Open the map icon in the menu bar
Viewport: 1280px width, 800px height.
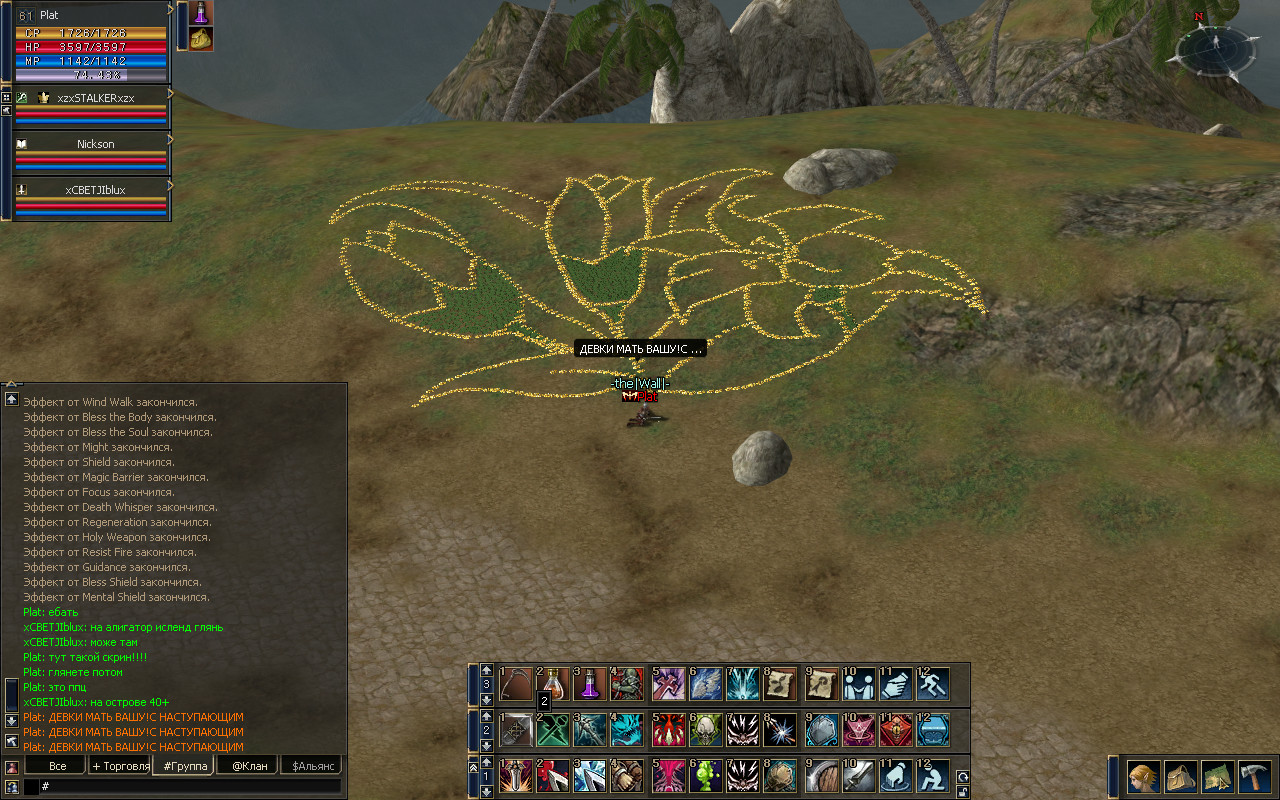tap(1217, 776)
